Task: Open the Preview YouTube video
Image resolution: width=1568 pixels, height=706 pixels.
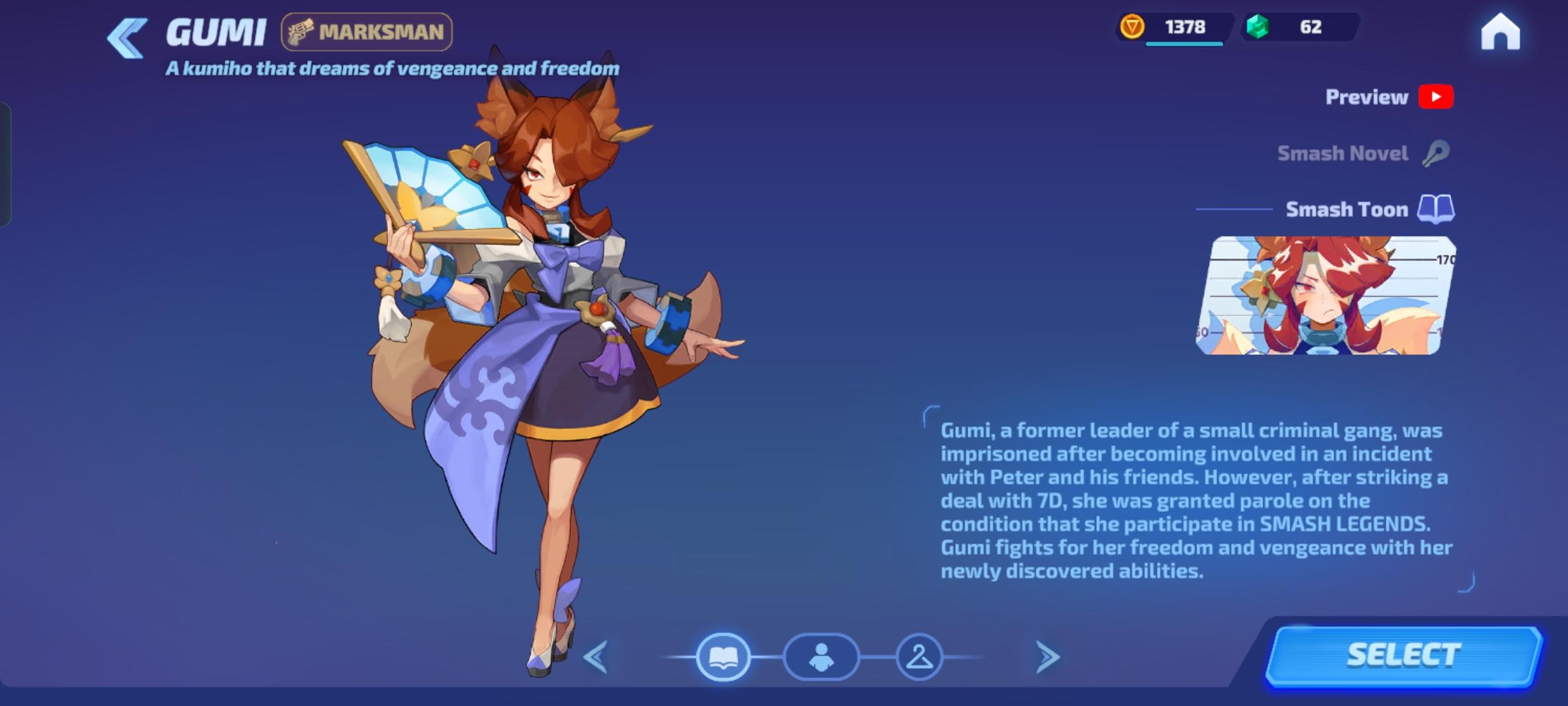Action: coord(1435,97)
